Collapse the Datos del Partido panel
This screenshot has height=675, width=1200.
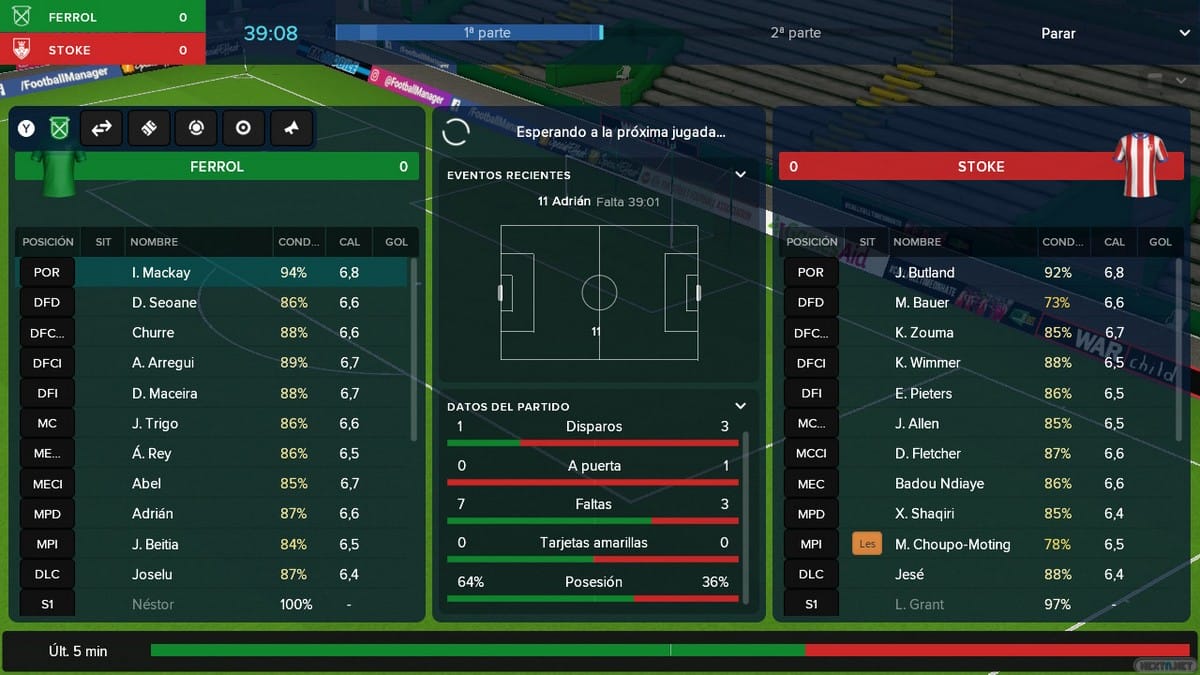(740, 406)
